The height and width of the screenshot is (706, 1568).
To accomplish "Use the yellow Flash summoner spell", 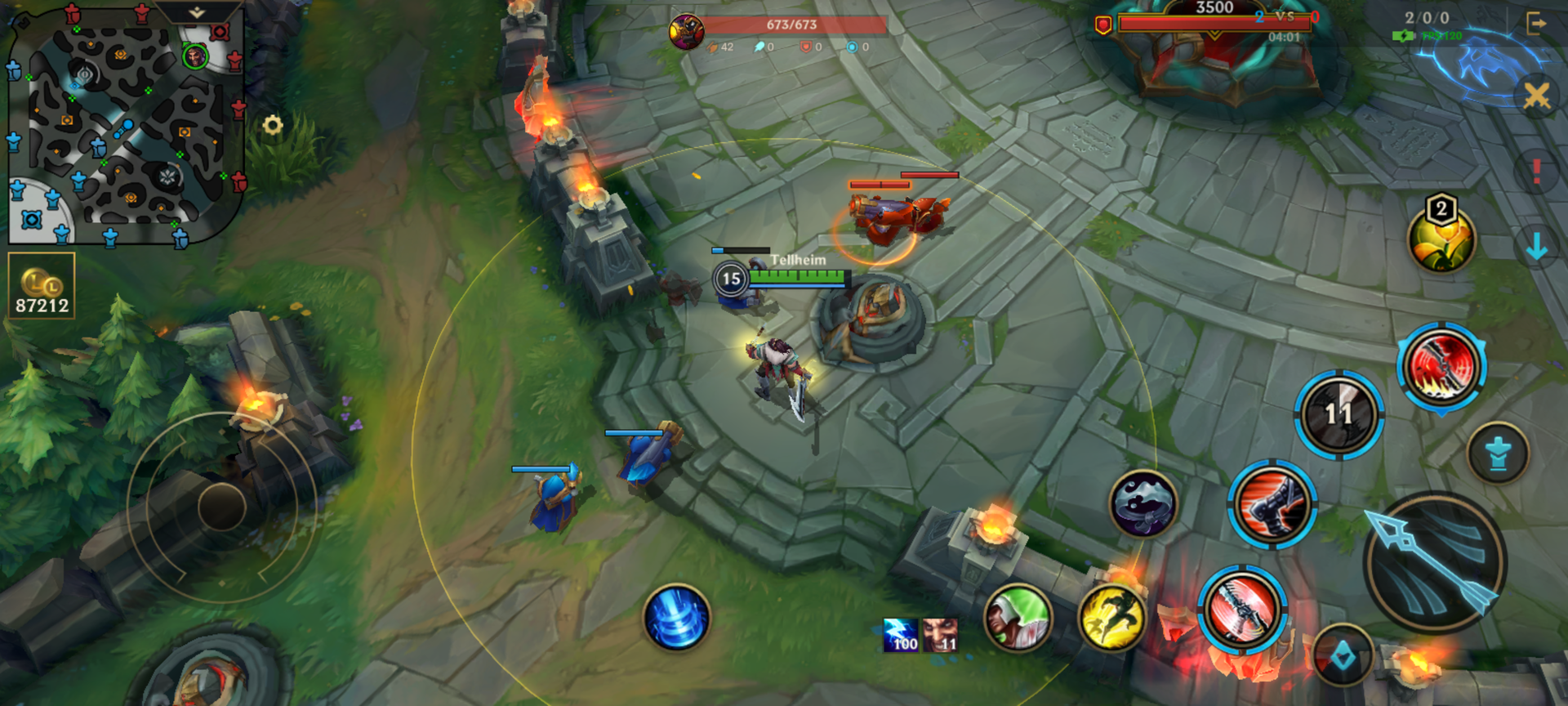I will pos(1111,618).
